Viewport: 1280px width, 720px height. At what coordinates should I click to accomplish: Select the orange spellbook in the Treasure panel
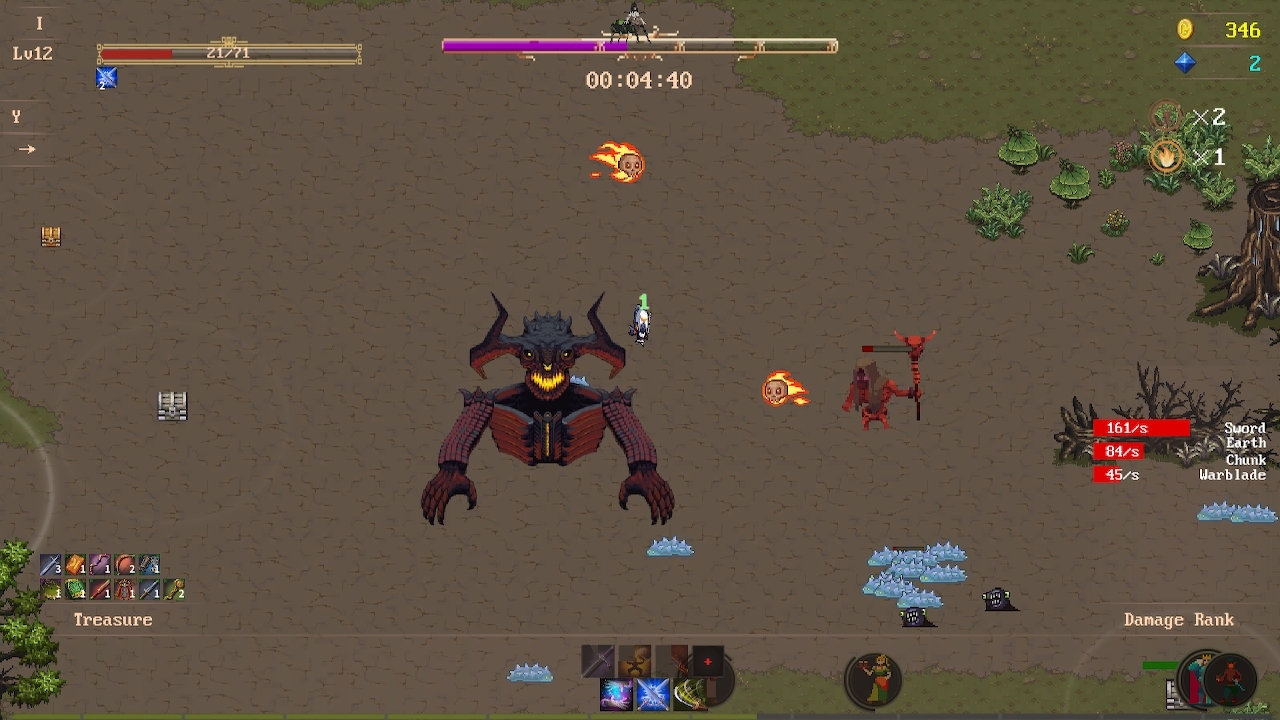[76, 565]
